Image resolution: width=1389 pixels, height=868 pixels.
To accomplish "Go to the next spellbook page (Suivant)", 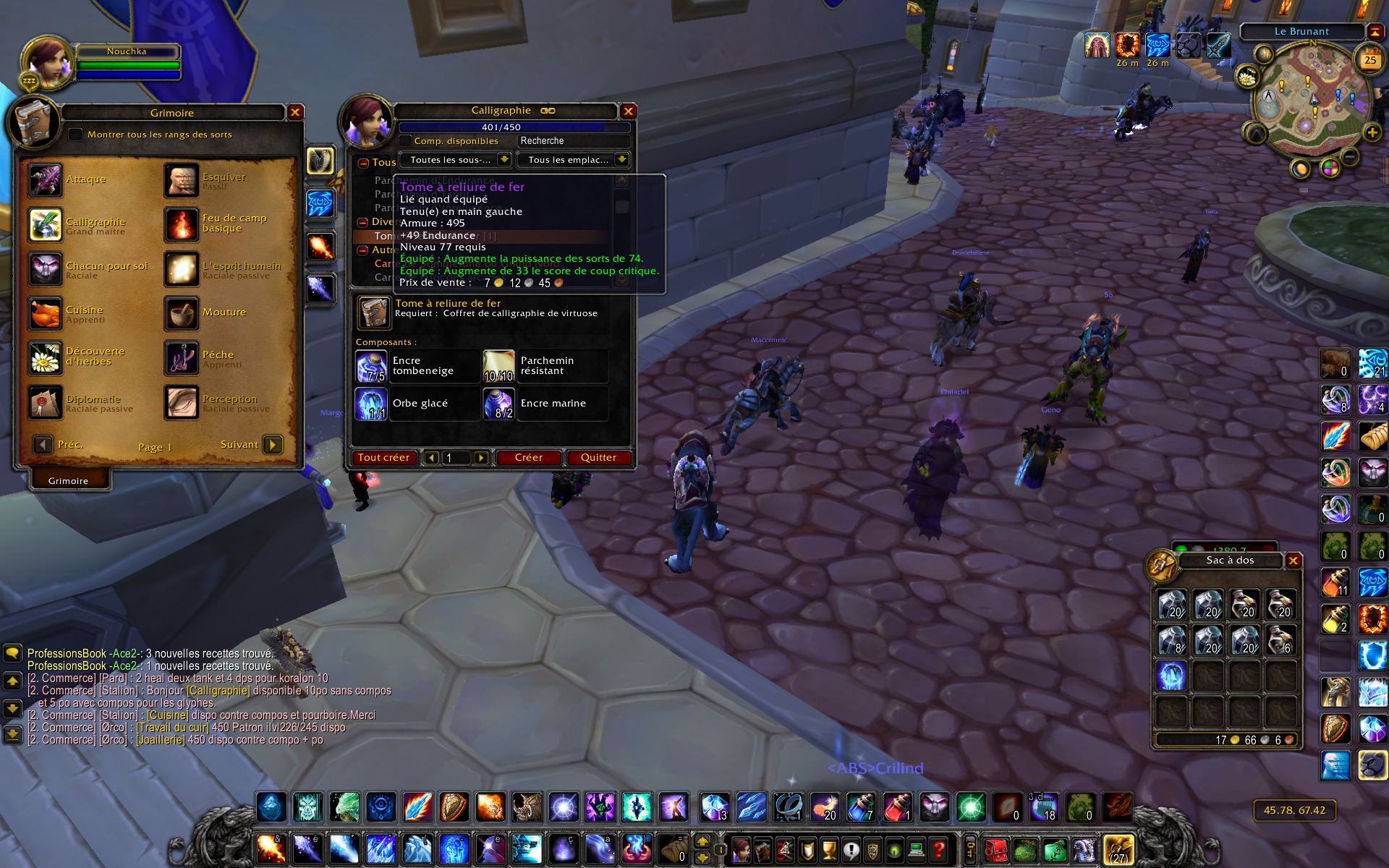I will pos(272,444).
